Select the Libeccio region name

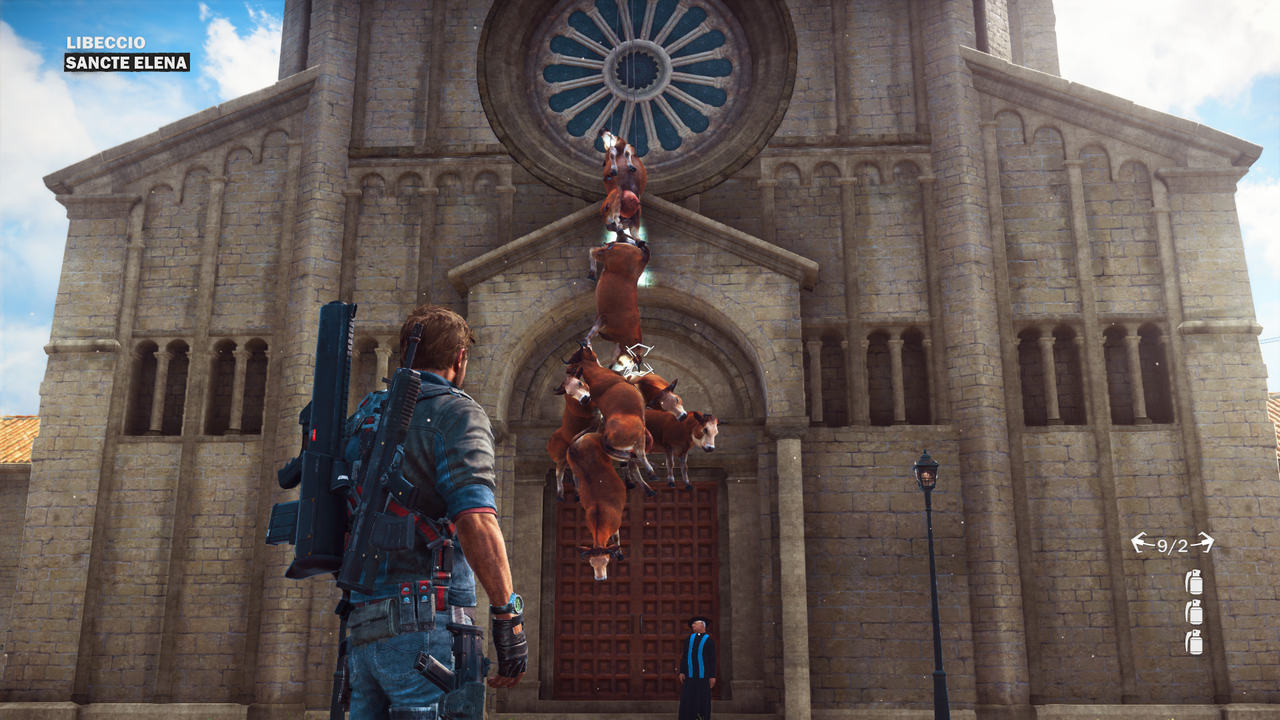coord(105,43)
